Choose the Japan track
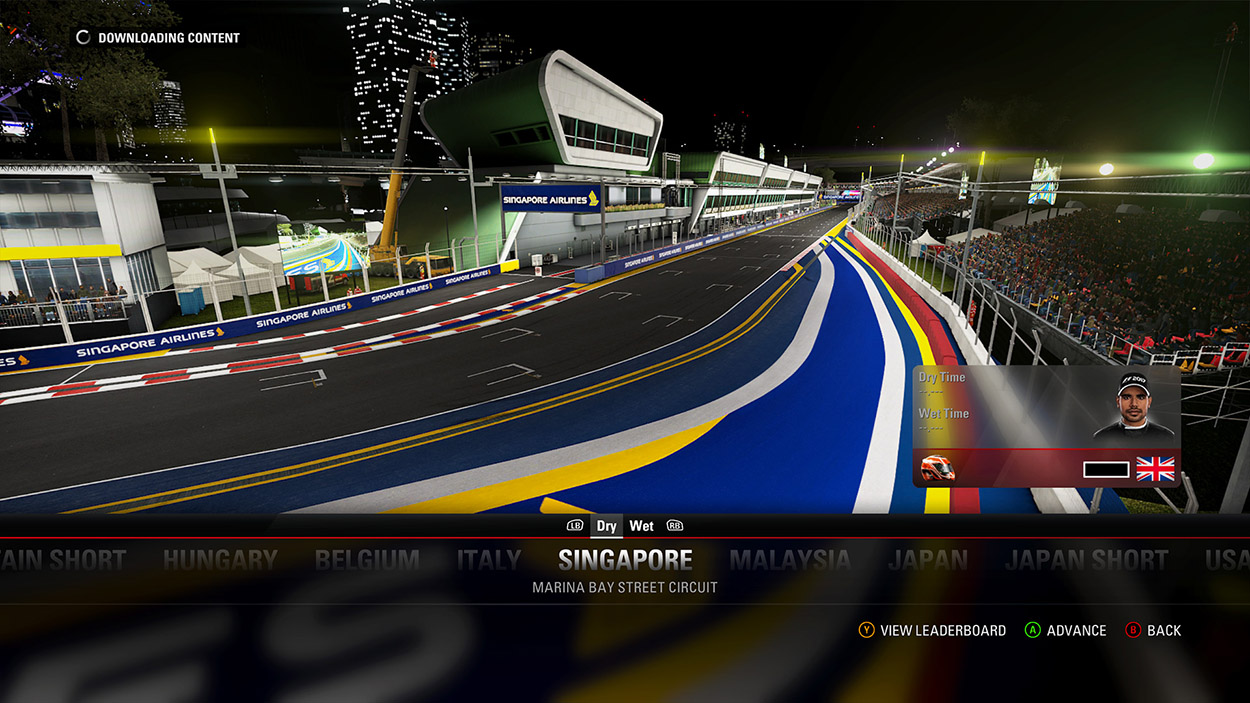This screenshot has height=703, width=1250. click(928, 560)
